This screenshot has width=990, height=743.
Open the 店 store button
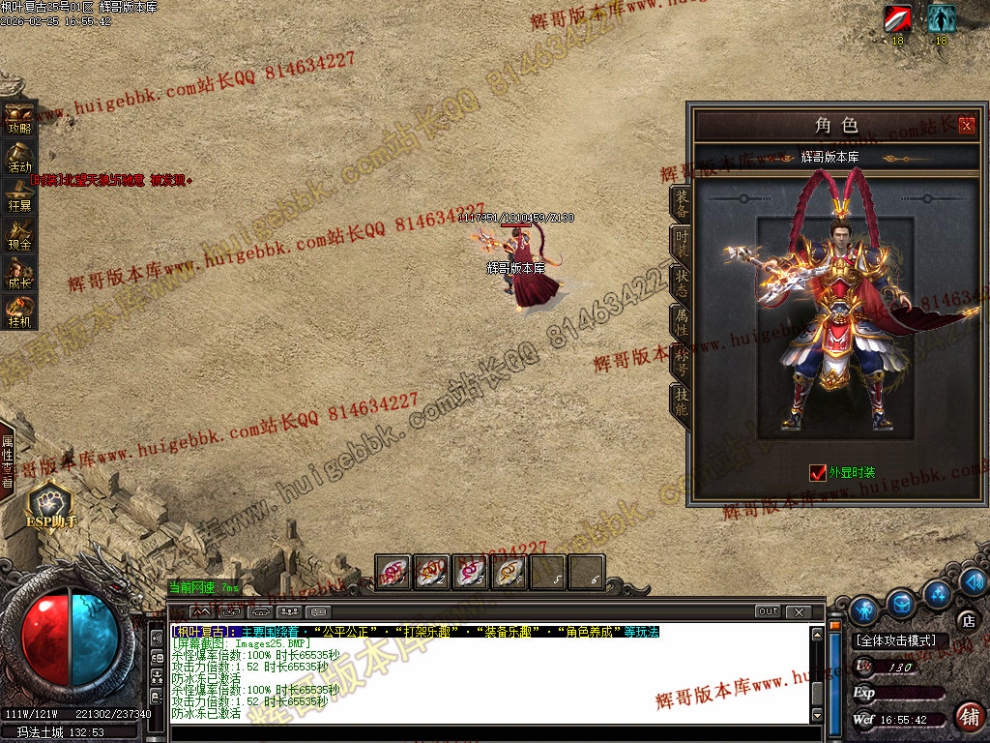(966, 619)
